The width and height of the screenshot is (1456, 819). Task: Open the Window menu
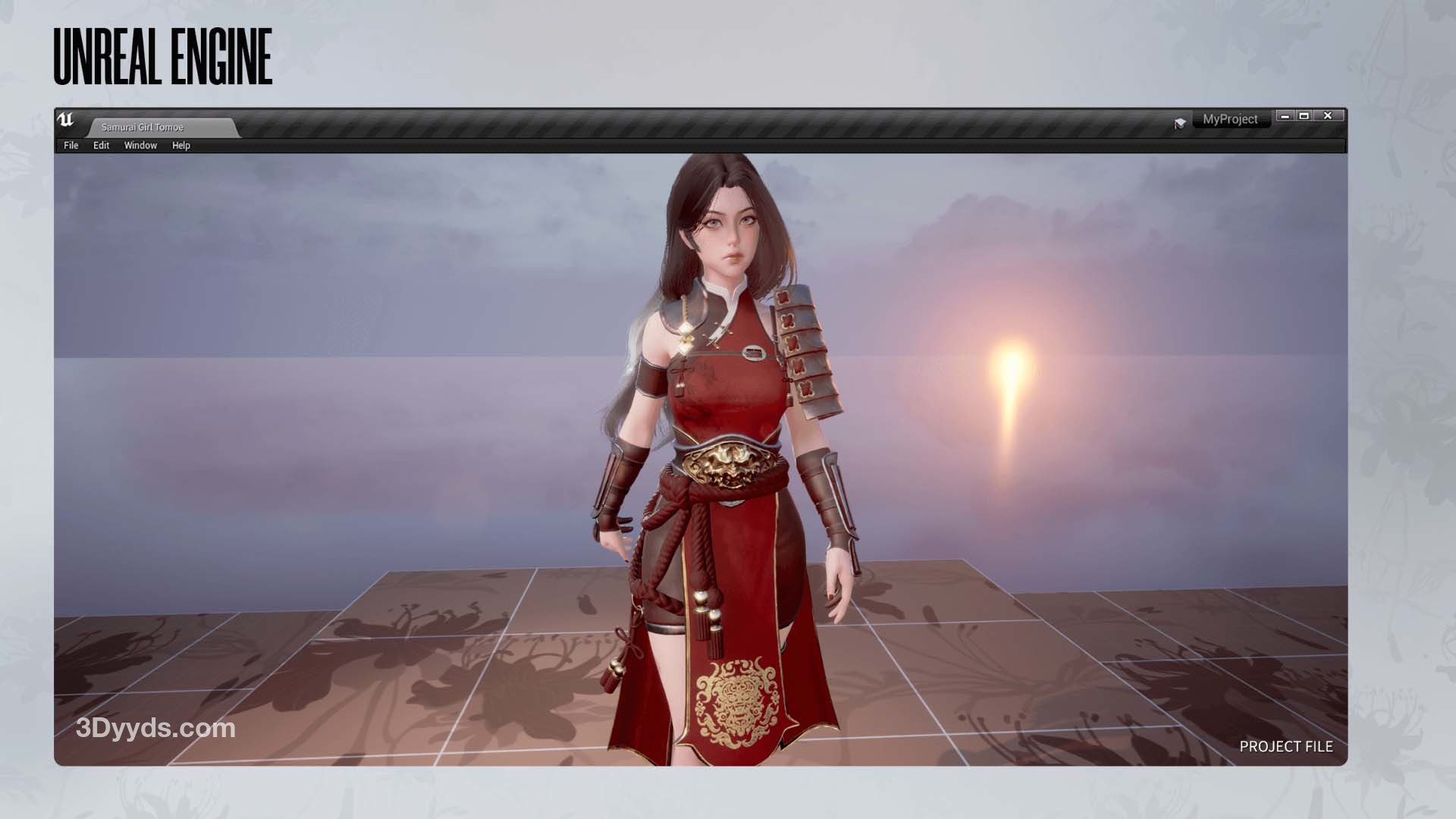click(140, 146)
